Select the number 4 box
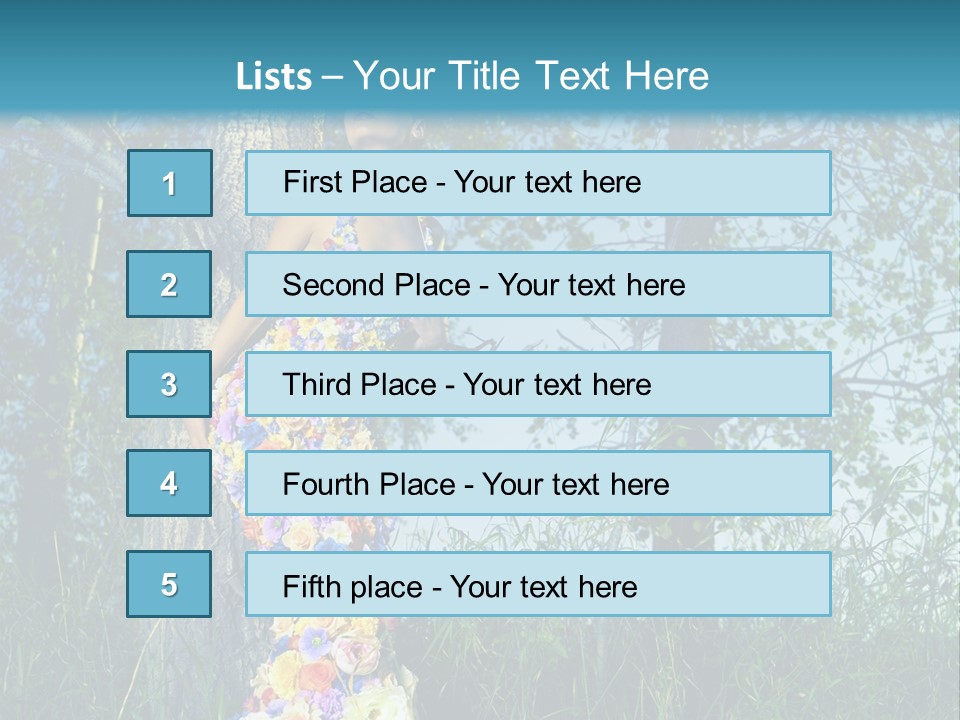Viewport: 960px width, 720px height. tap(169, 483)
